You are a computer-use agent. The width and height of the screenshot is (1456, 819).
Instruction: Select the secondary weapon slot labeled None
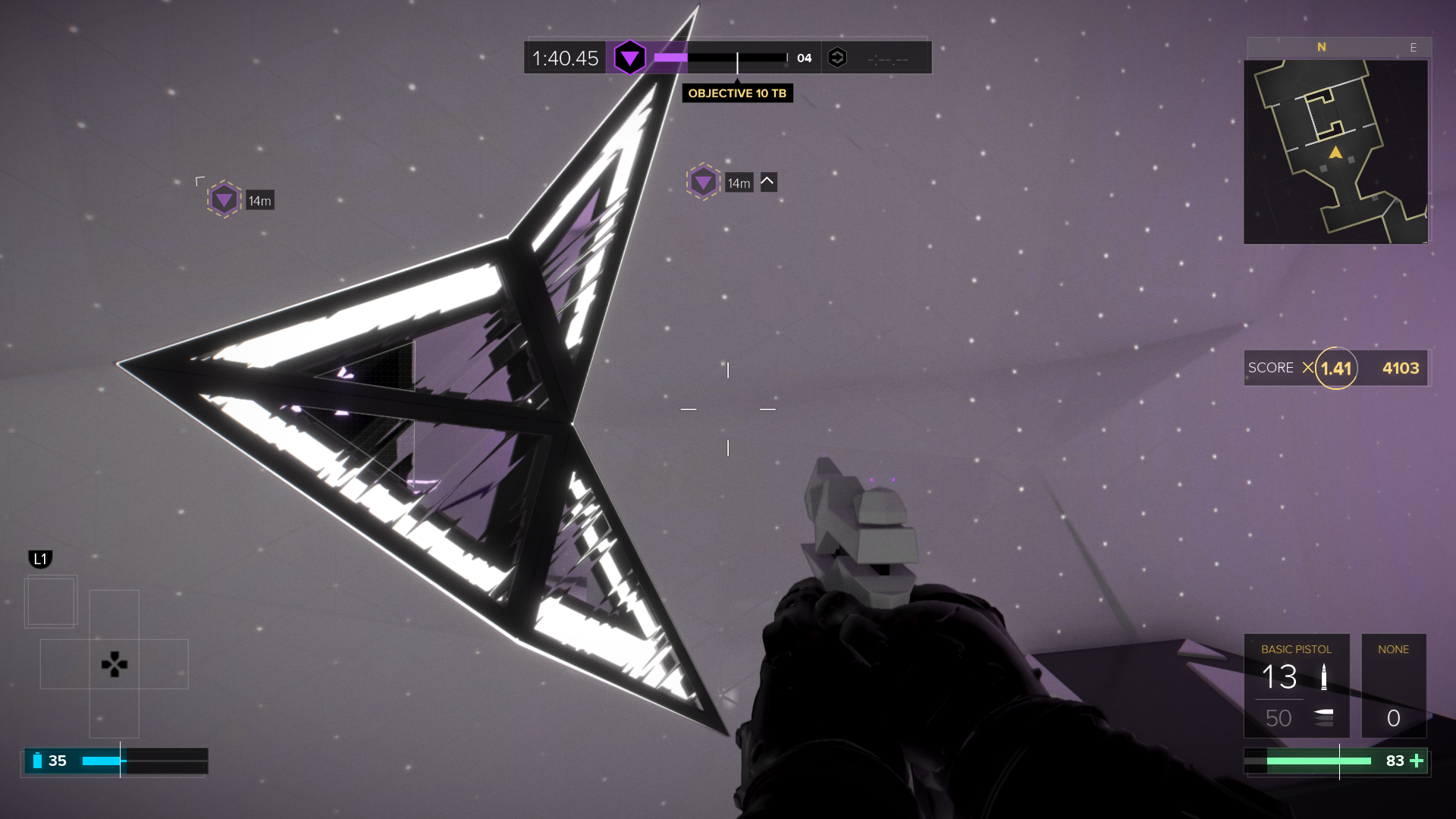pos(1393,686)
